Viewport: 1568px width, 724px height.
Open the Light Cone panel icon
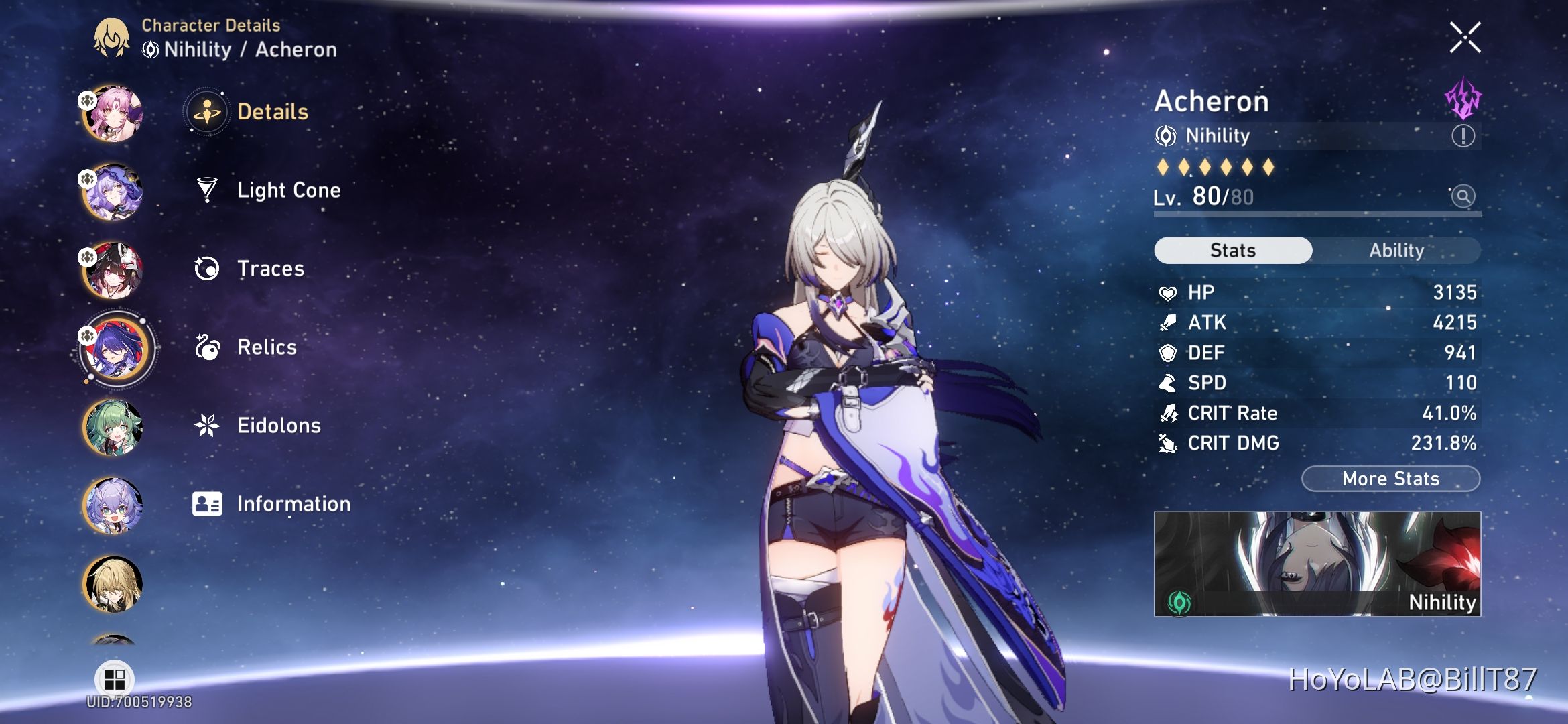tap(208, 190)
